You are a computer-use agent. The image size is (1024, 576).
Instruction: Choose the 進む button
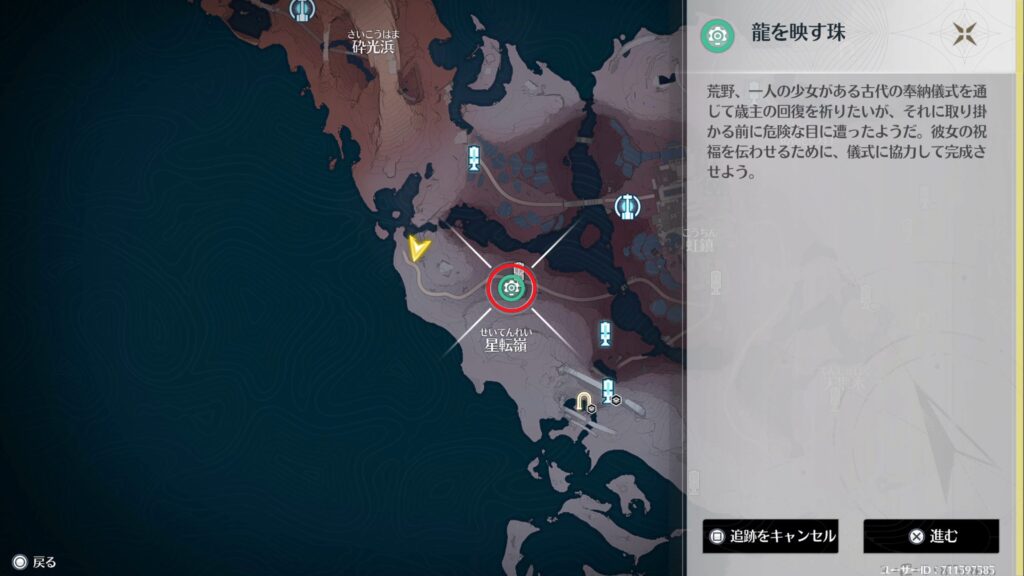coord(931,536)
